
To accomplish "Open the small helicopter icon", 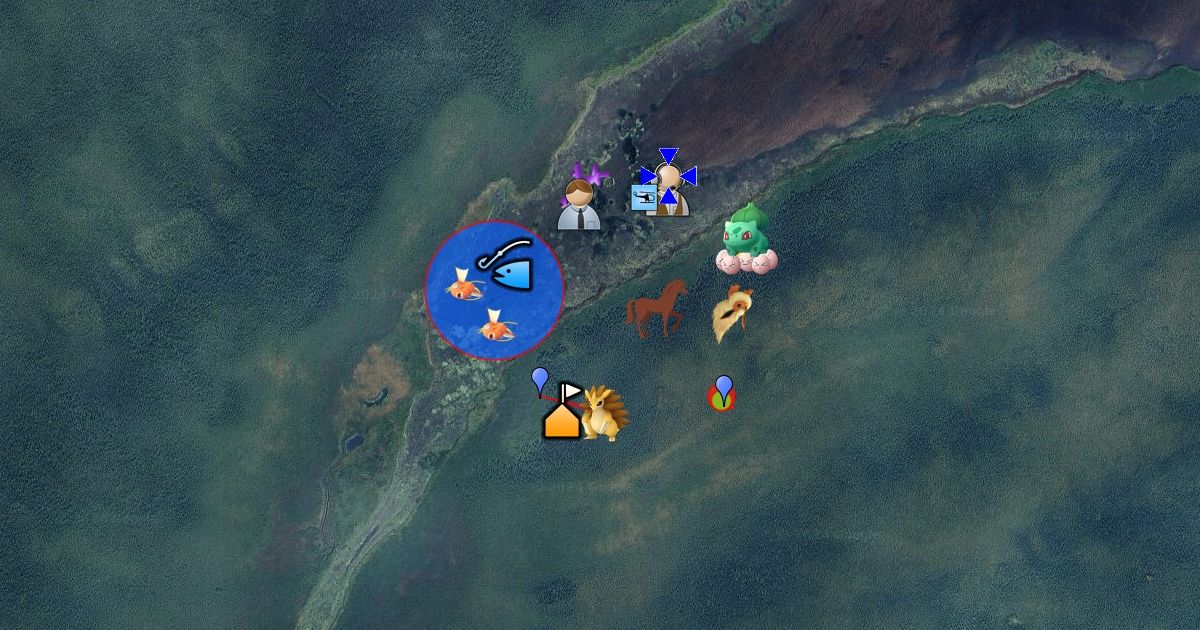I will click(x=644, y=198).
